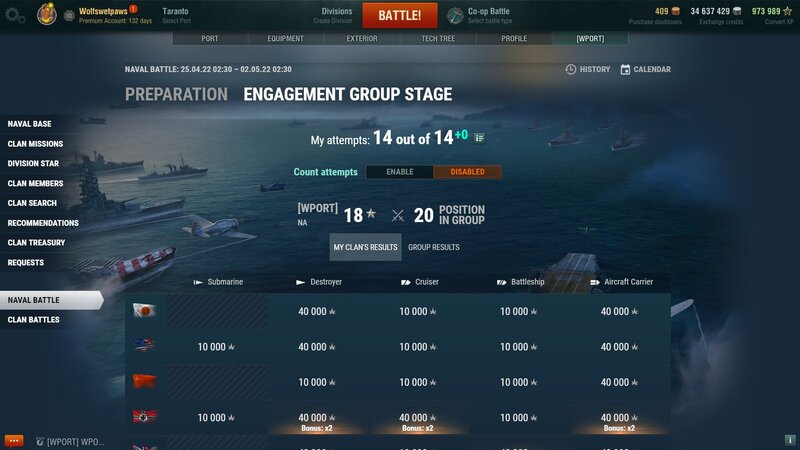The width and height of the screenshot is (800, 450).
Task: Set count attempts to Enable
Action: point(399,172)
